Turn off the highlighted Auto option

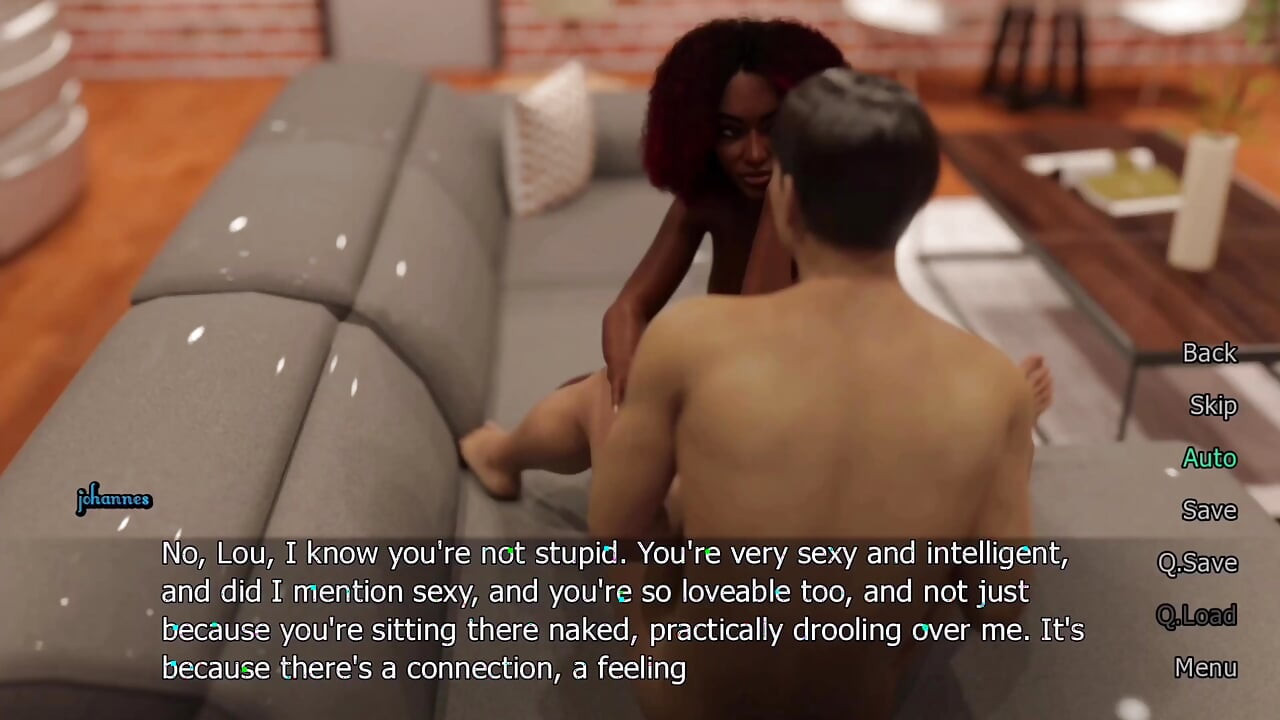[x=1209, y=458]
